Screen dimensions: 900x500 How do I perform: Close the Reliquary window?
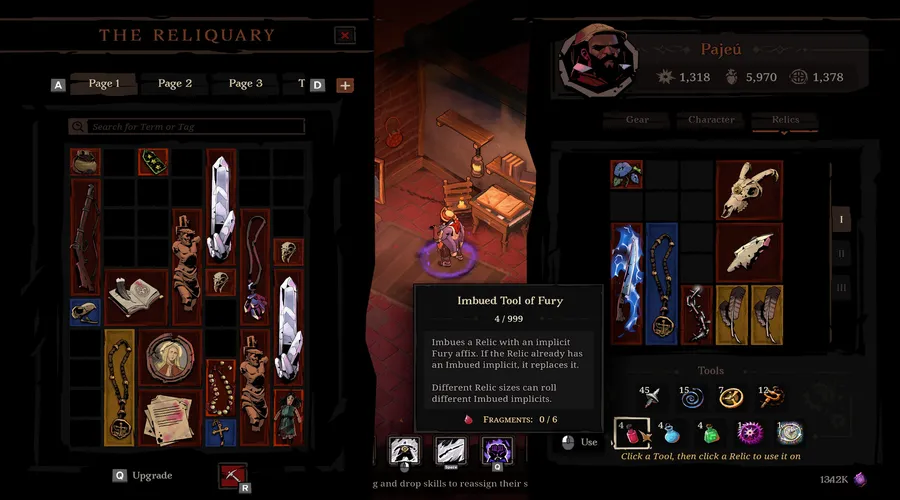click(x=345, y=35)
